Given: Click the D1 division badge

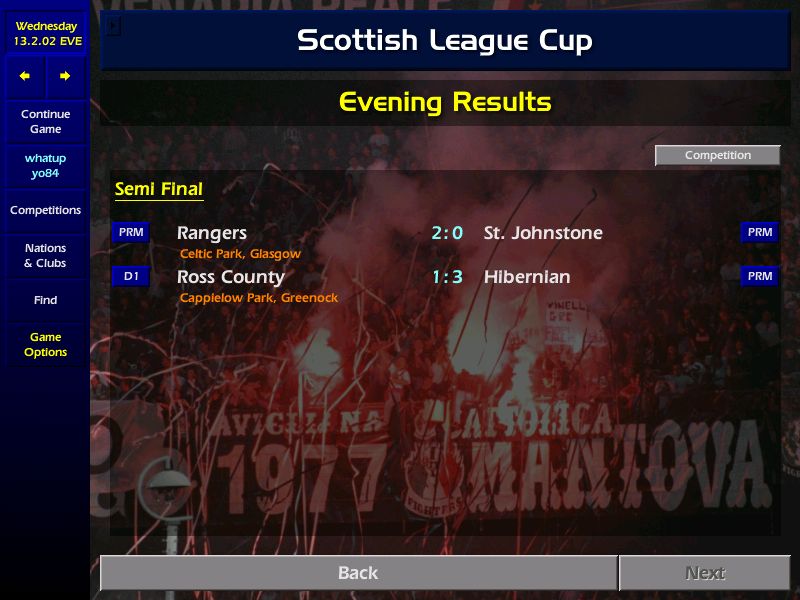Looking at the screenshot, I should coord(131,276).
